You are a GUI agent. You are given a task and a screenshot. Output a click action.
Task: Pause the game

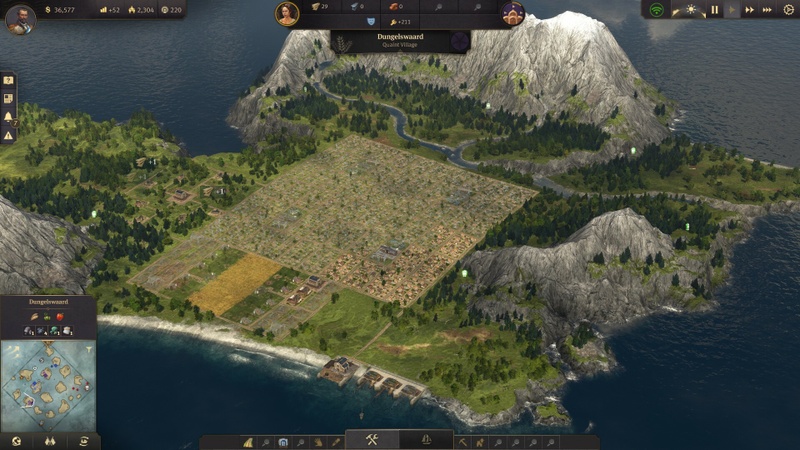coord(714,10)
